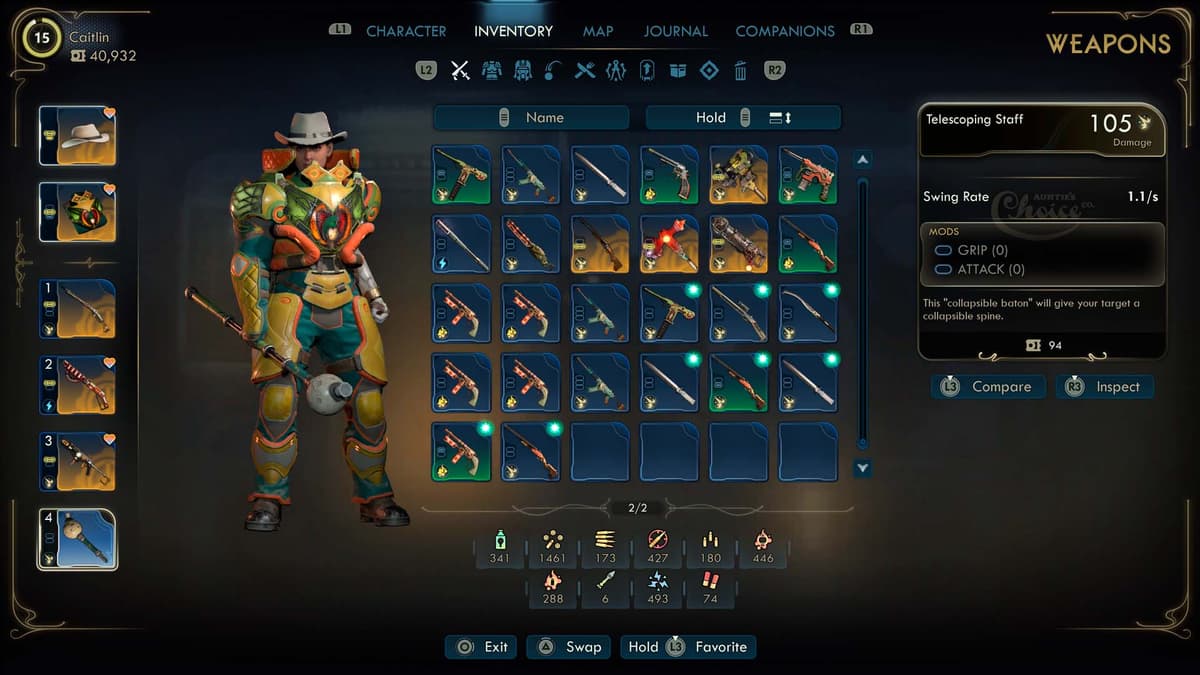Select the revolver on green background

(669, 174)
